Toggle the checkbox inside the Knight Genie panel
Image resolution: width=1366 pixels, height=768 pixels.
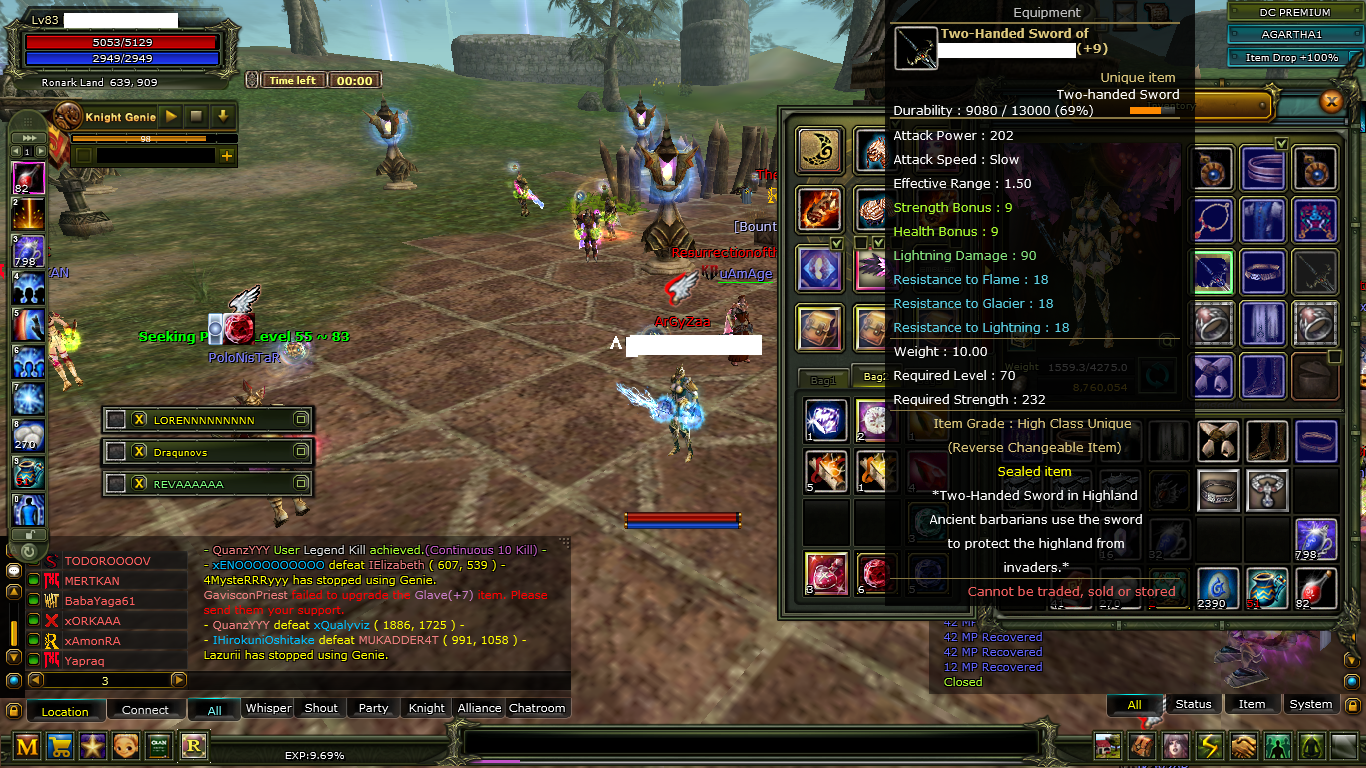[x=84, y=155]
